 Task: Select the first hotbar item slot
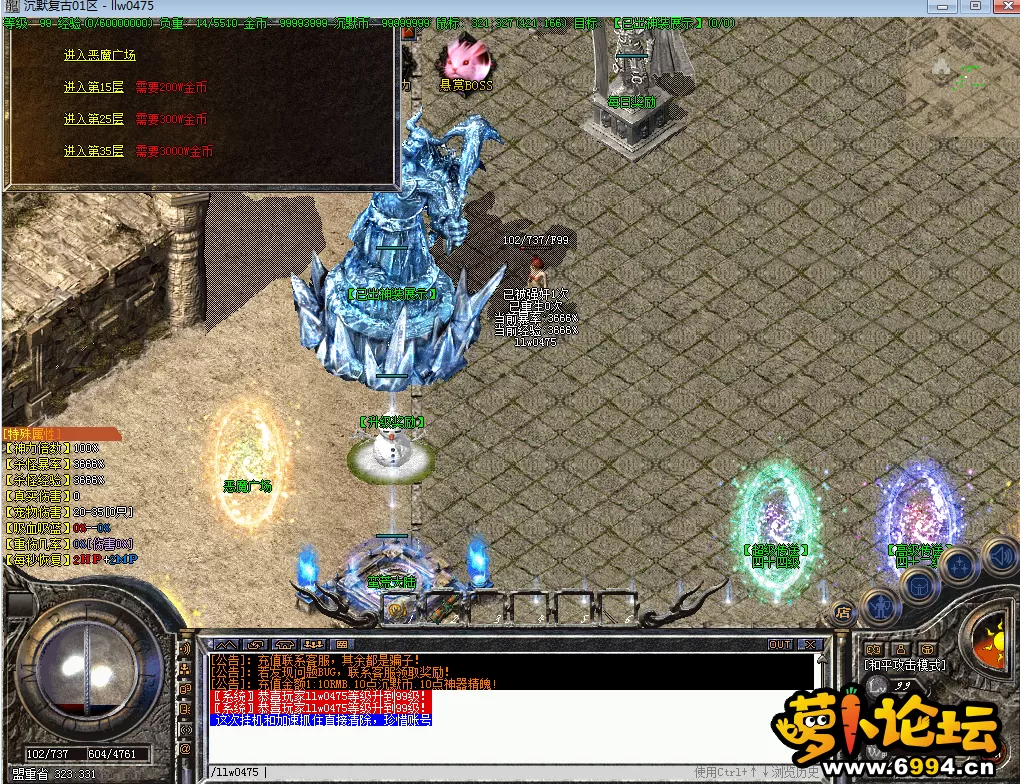tap(397, 606)
